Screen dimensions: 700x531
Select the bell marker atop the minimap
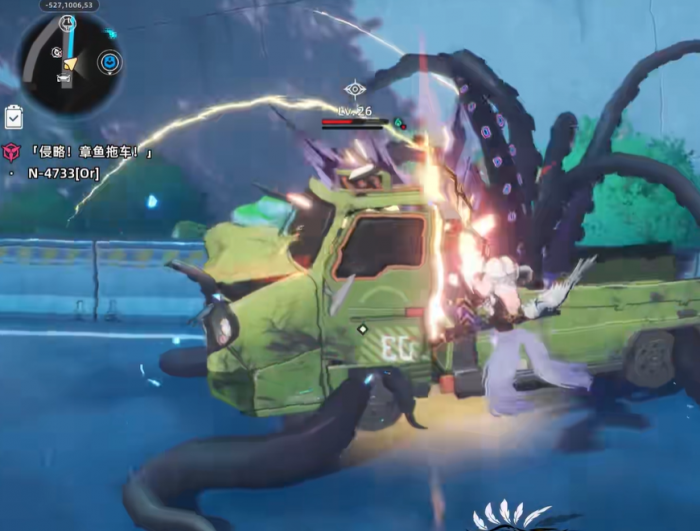[x=67, y=22]
